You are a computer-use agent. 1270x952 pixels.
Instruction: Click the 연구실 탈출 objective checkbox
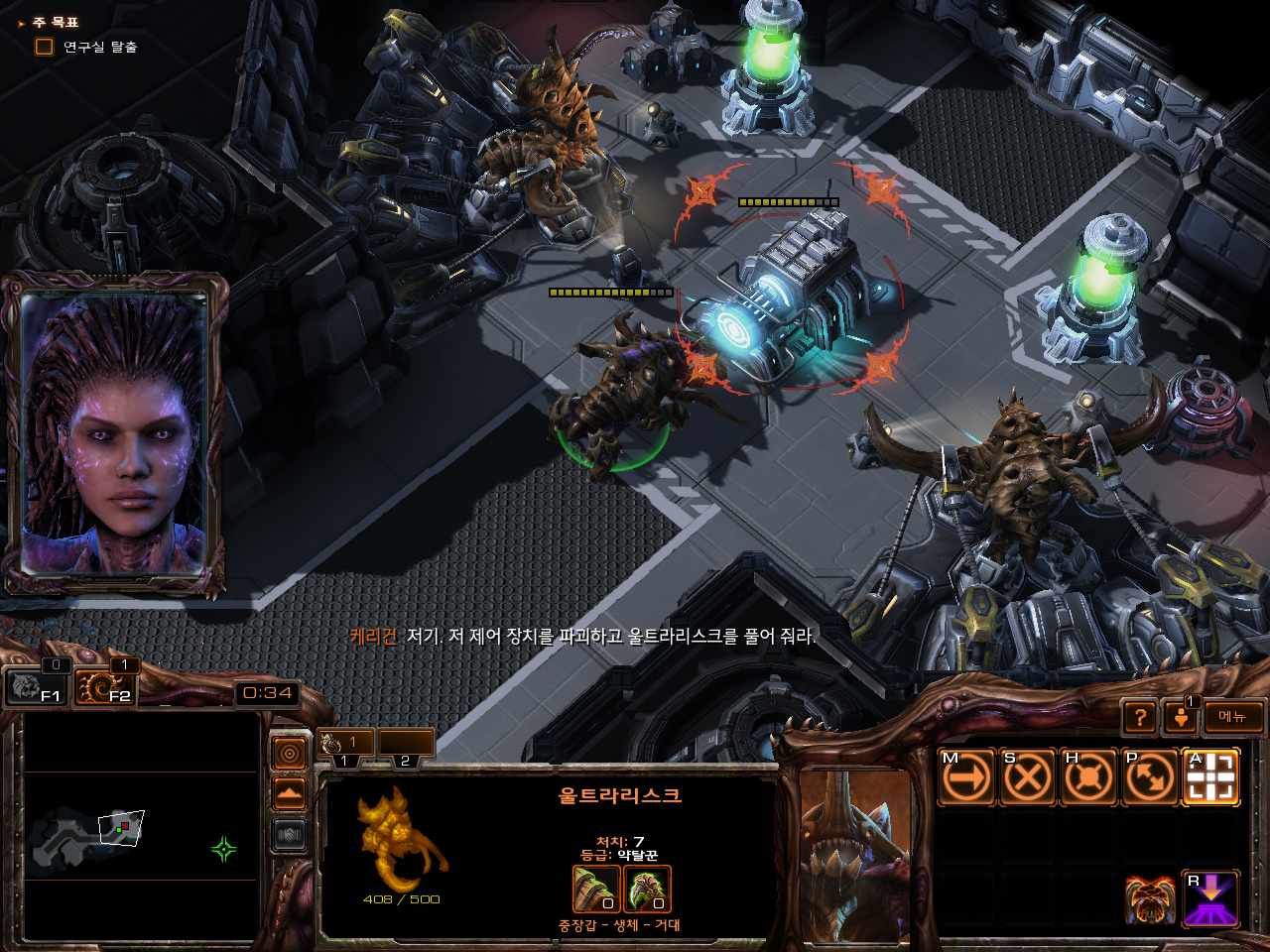point(44,47)
